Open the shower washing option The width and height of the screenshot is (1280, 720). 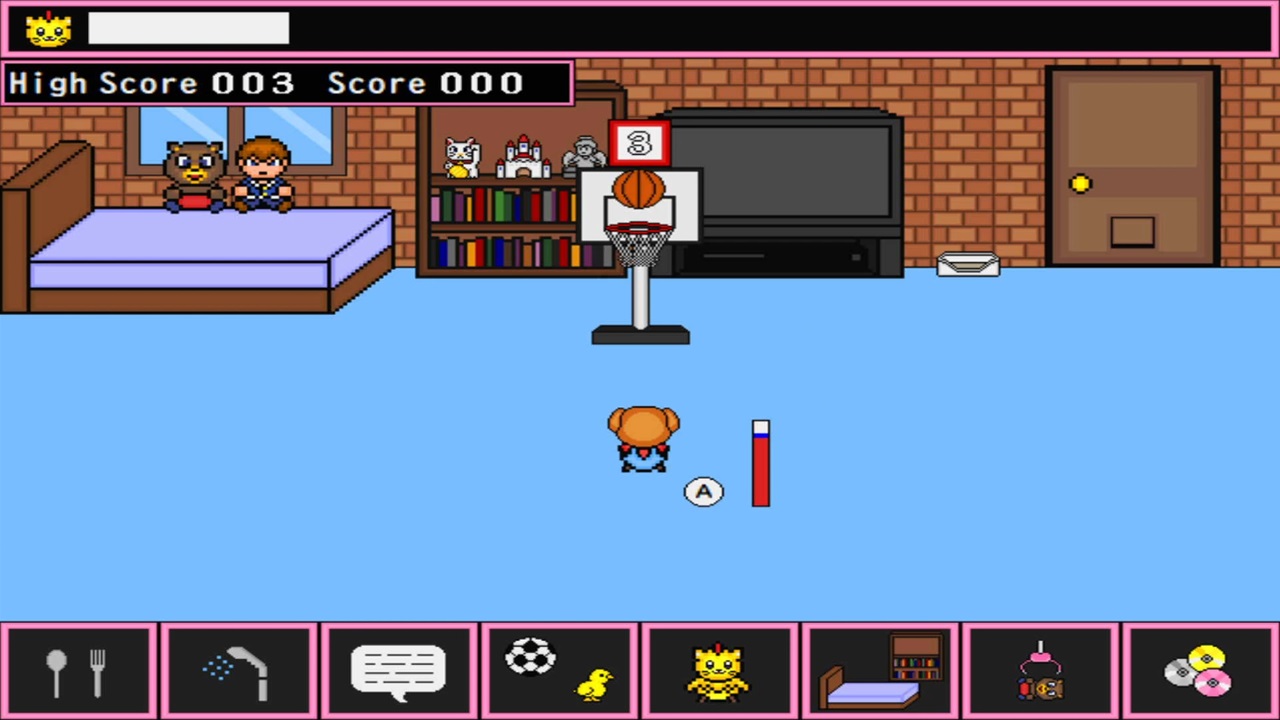pyautogui.click(x=238, y=670)
